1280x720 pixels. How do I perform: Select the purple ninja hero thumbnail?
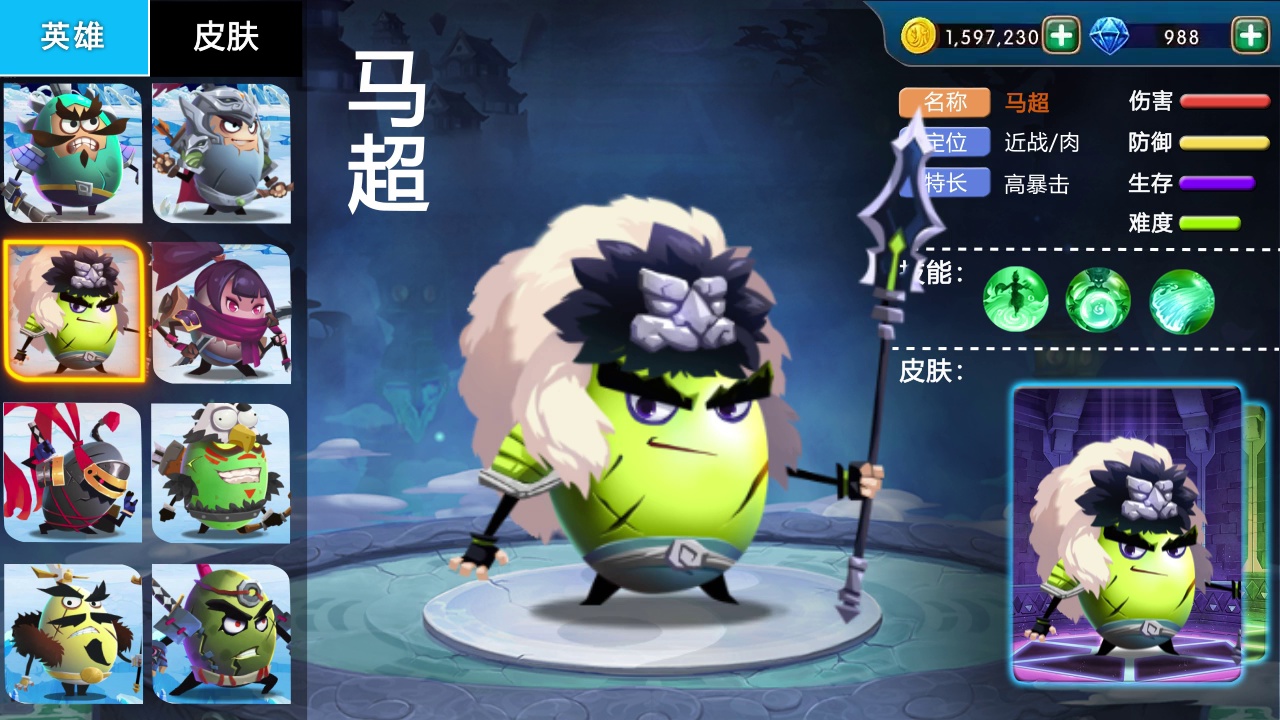coord(221,310)
